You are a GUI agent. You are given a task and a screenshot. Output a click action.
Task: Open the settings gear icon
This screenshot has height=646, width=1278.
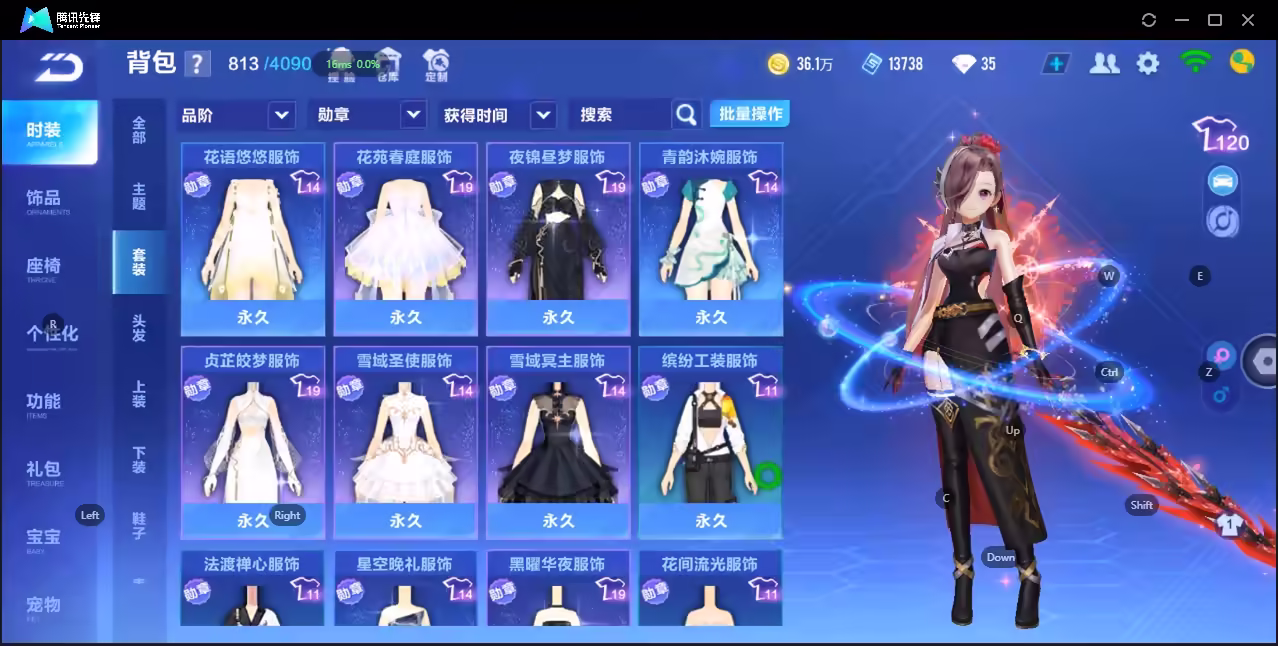(1148, 64)
